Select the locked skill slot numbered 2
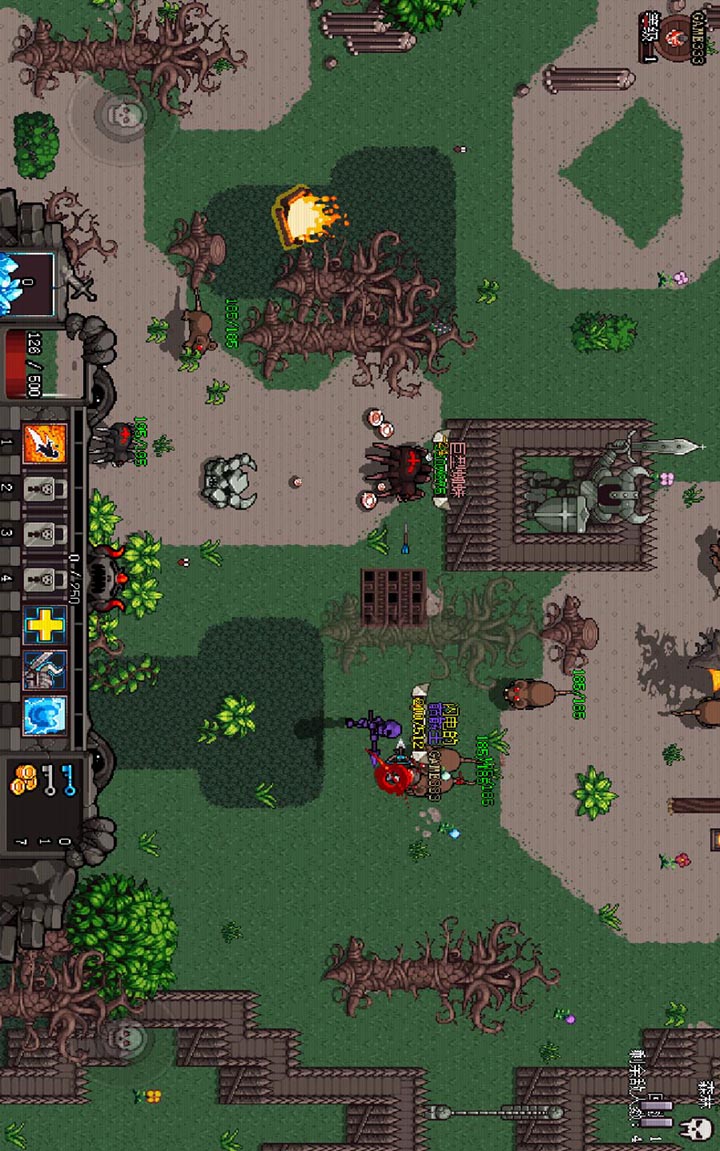Viewport: 720px width, 1151px height. click(44, 490)
